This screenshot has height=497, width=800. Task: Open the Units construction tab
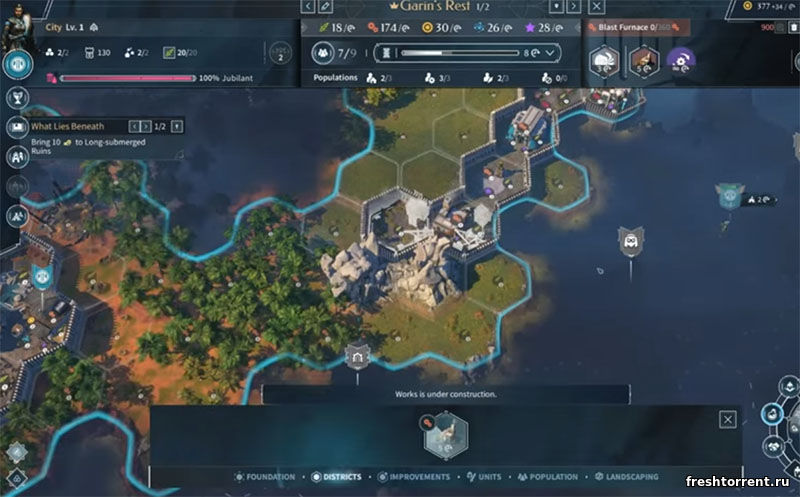[x=484, y=477]
